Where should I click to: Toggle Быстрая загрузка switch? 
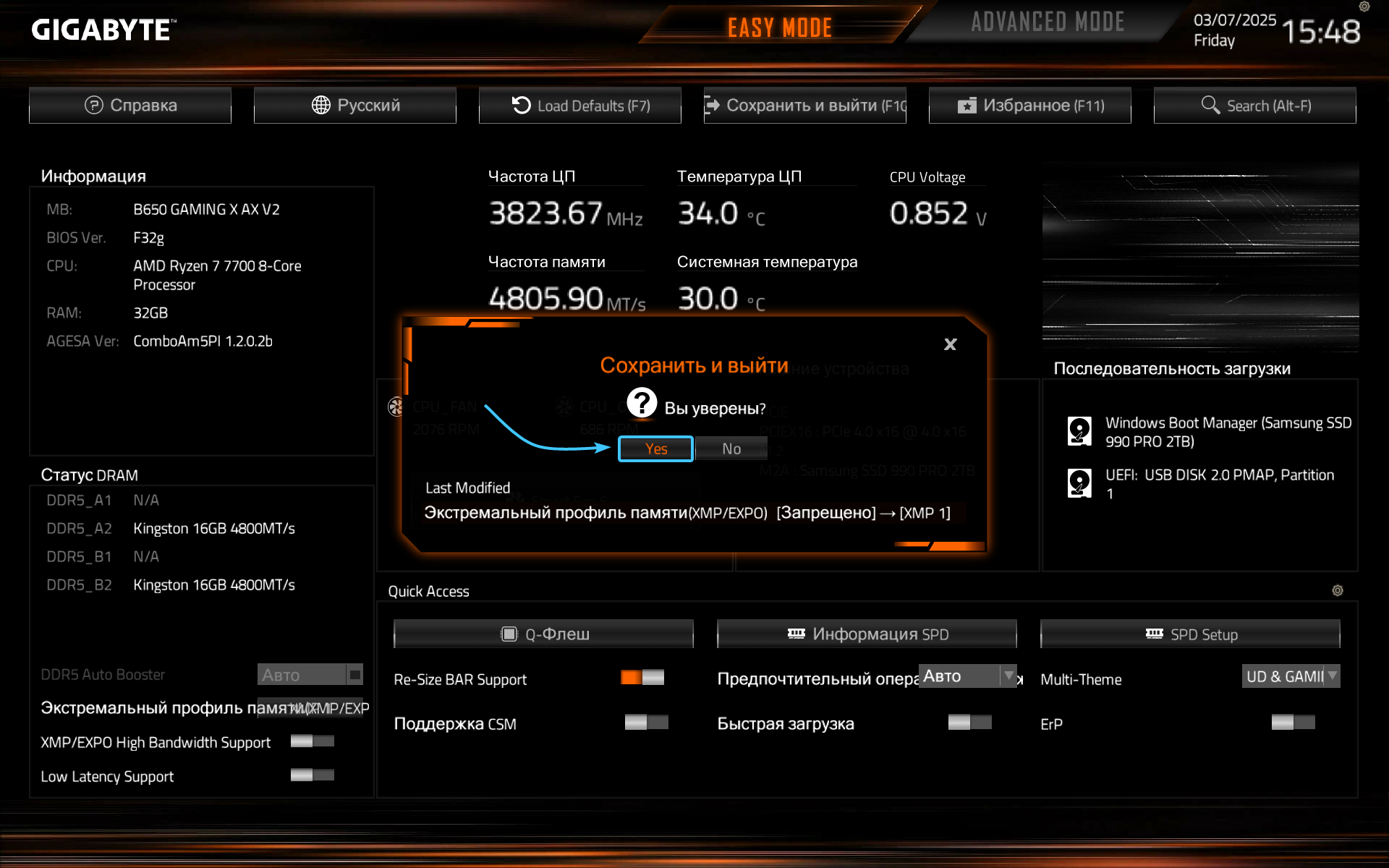tap(969, 723)
